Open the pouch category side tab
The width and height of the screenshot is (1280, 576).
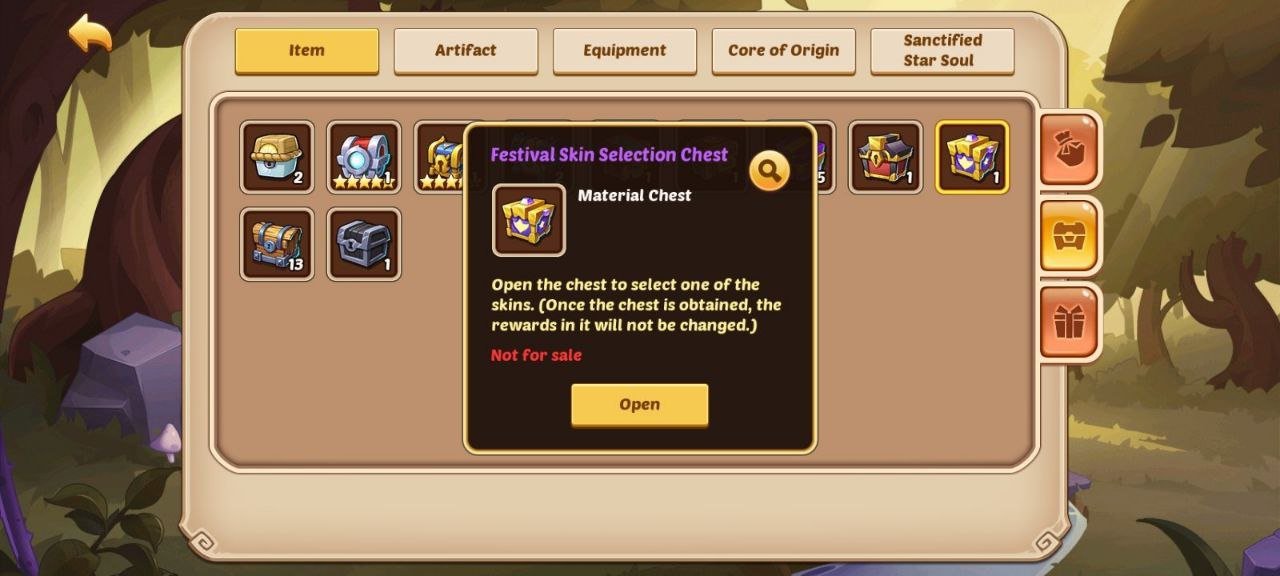(x=1069, y=149)
